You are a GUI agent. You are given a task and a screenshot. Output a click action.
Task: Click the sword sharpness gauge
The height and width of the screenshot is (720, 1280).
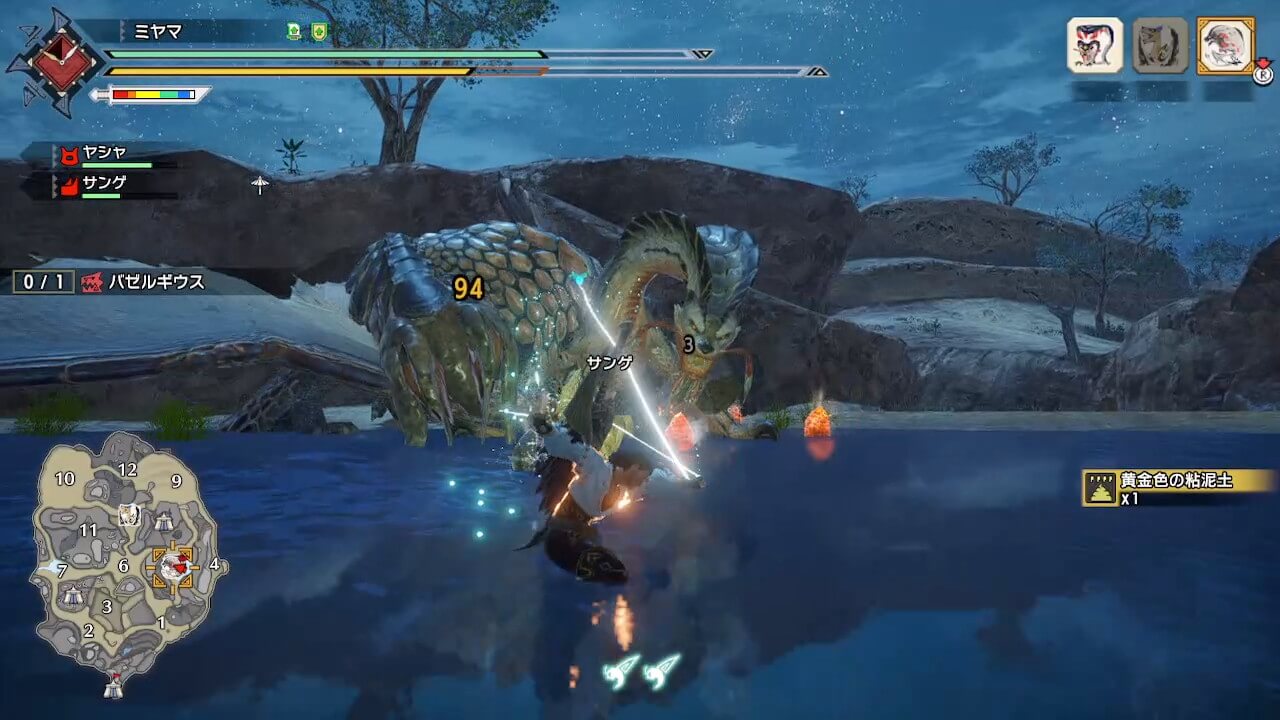click(x=152, y=95)
